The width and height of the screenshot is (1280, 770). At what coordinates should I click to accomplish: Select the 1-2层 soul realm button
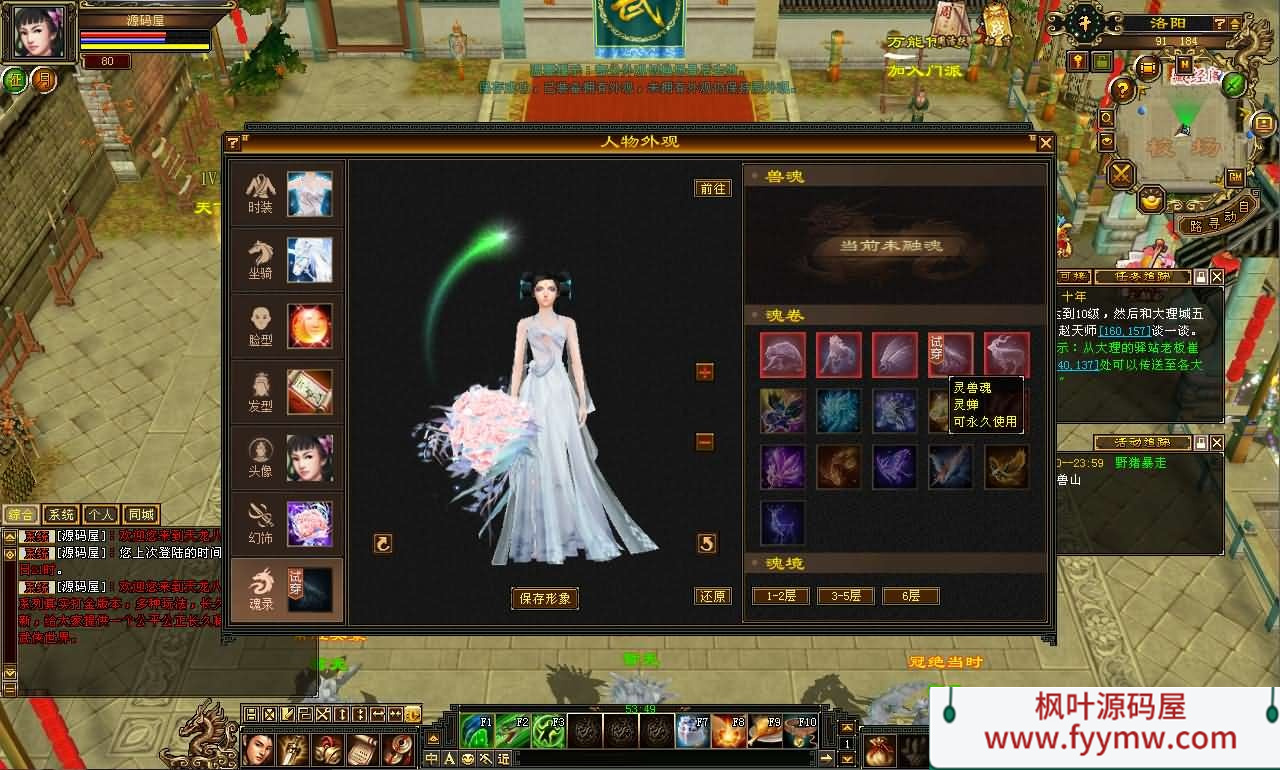pos(781,596)
